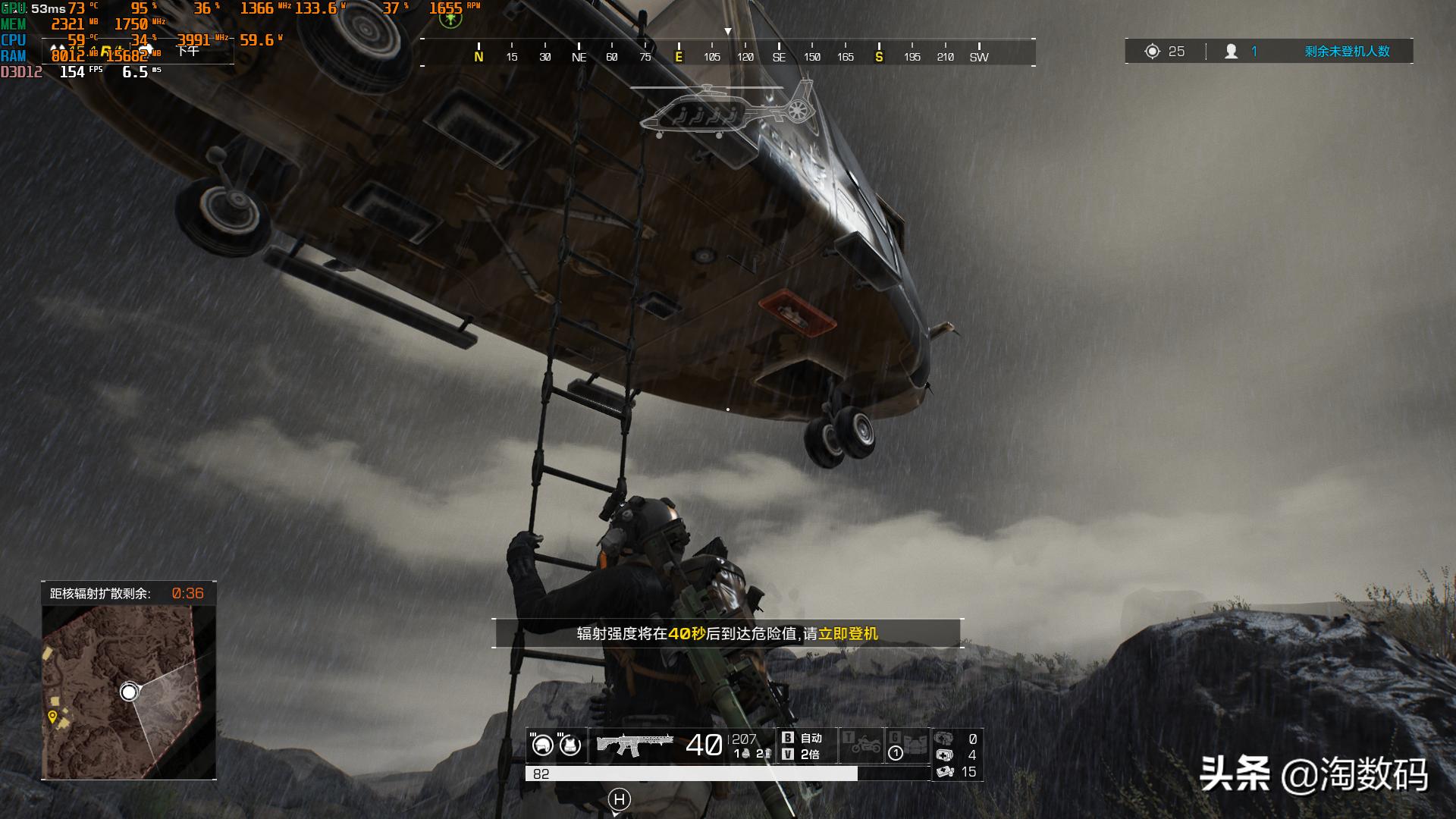Click the H helipad marker icon

620,799
